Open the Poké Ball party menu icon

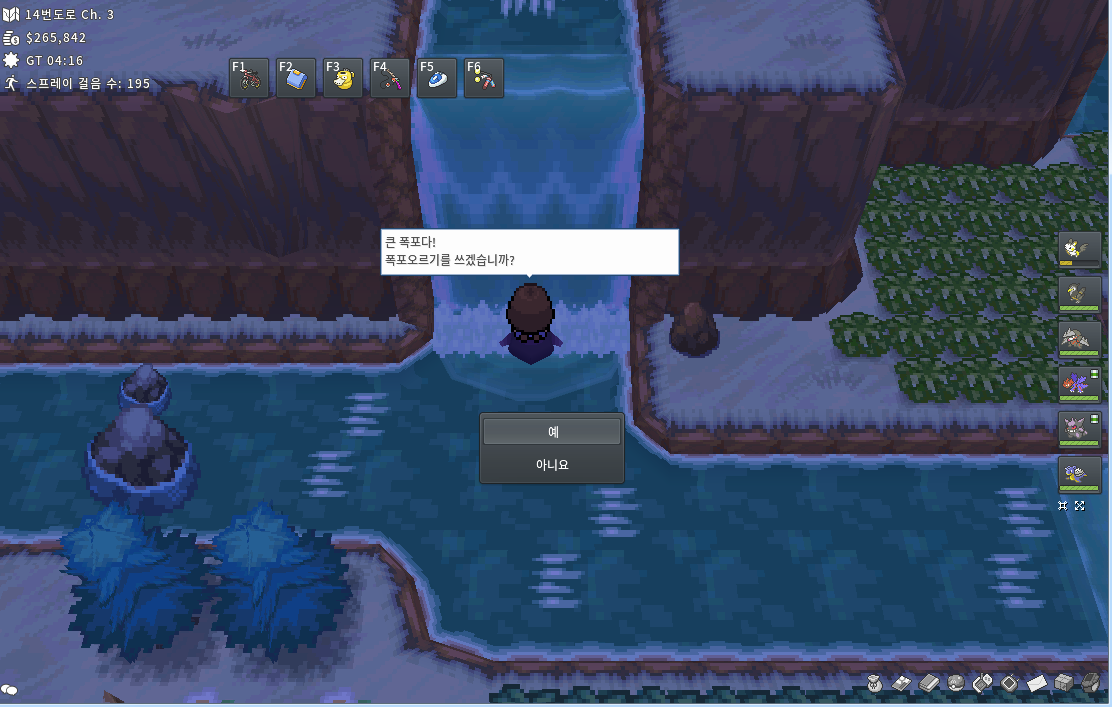(x=956, y=683)
